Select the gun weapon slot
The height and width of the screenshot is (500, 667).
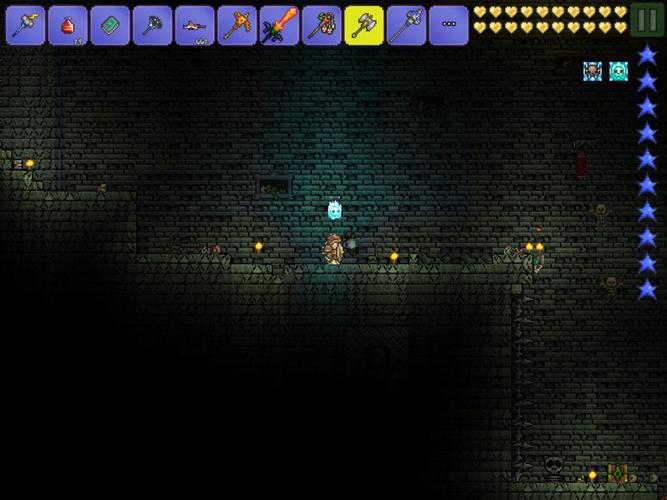tap(195, 25)
